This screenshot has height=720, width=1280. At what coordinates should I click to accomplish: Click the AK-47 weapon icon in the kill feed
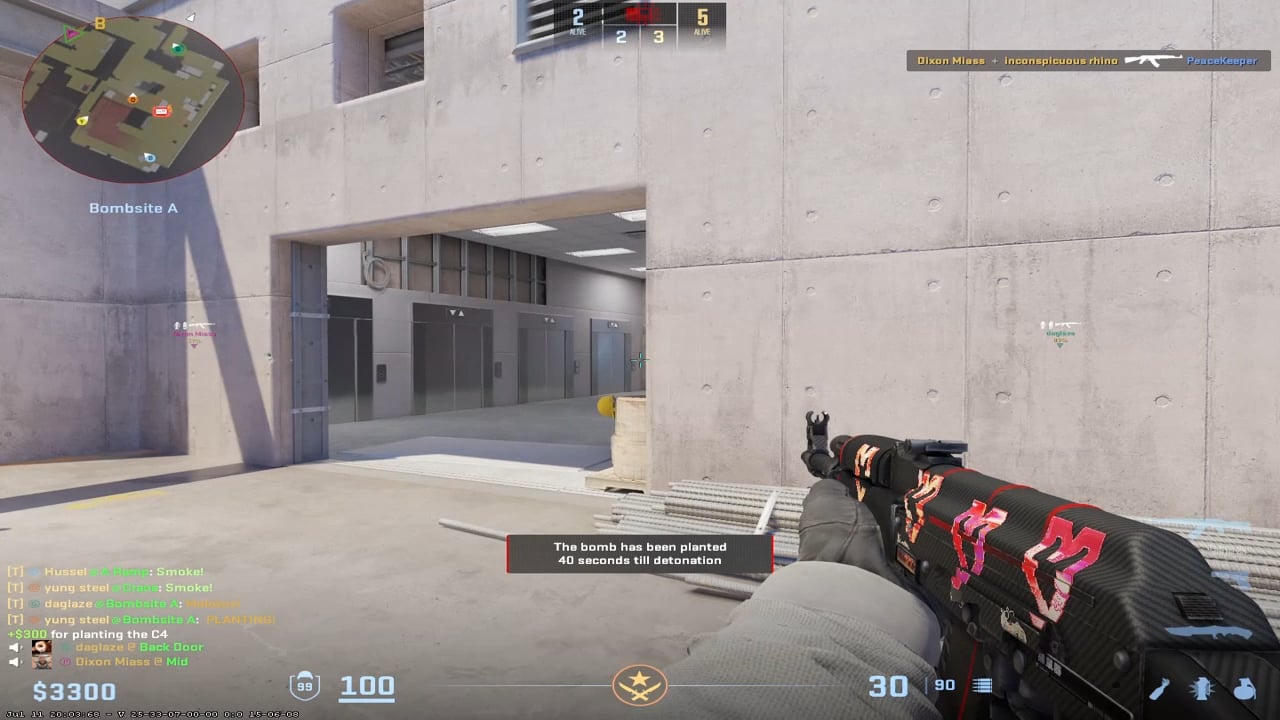click(1155, 60)
